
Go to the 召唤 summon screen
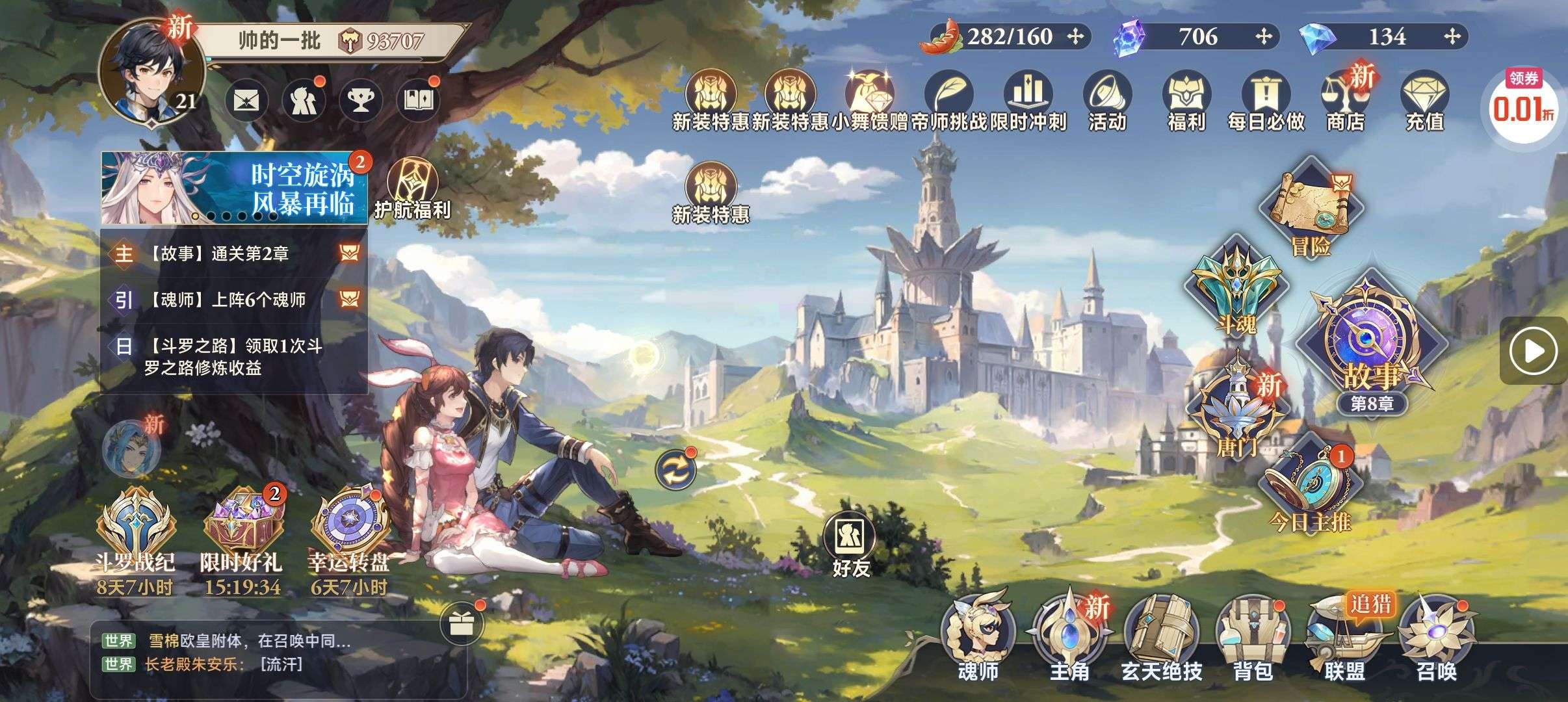point(1437,637)
